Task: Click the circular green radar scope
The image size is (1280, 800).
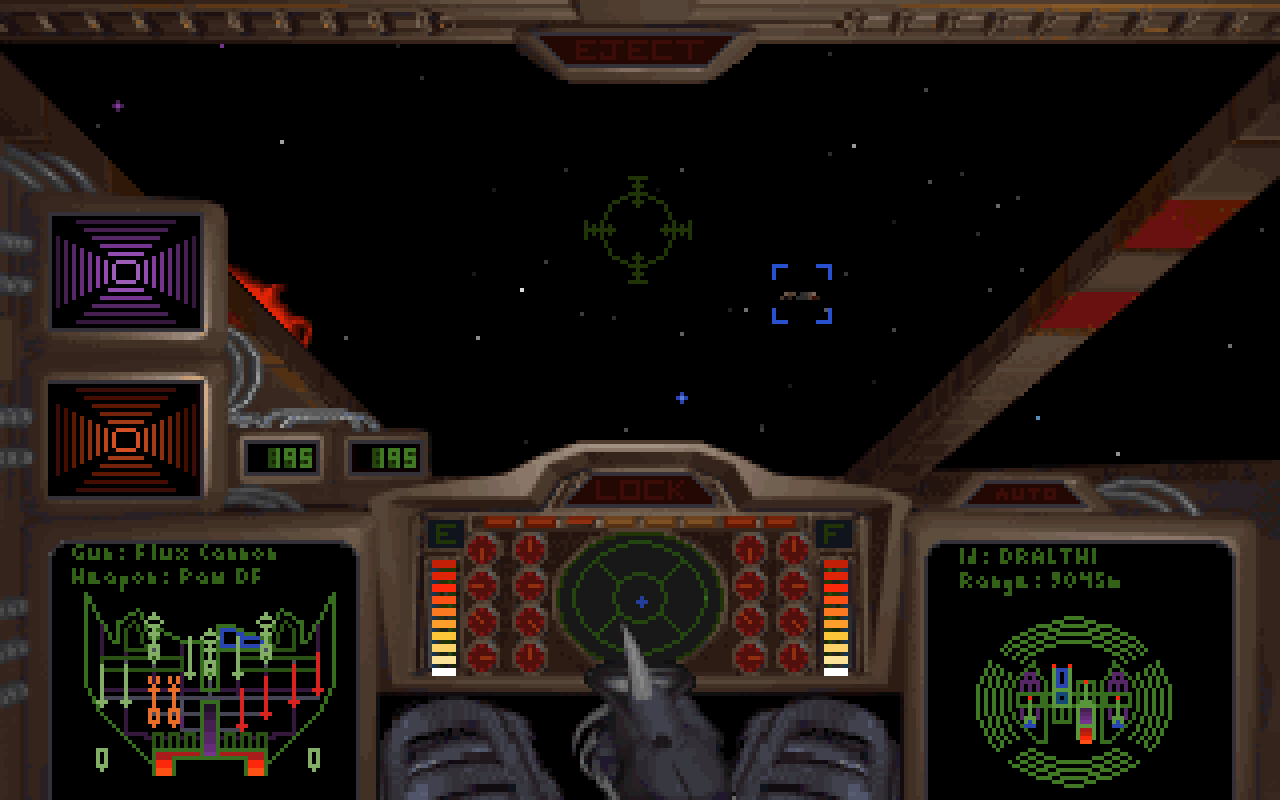Action: pyautogui.click(x=640, y=598)
